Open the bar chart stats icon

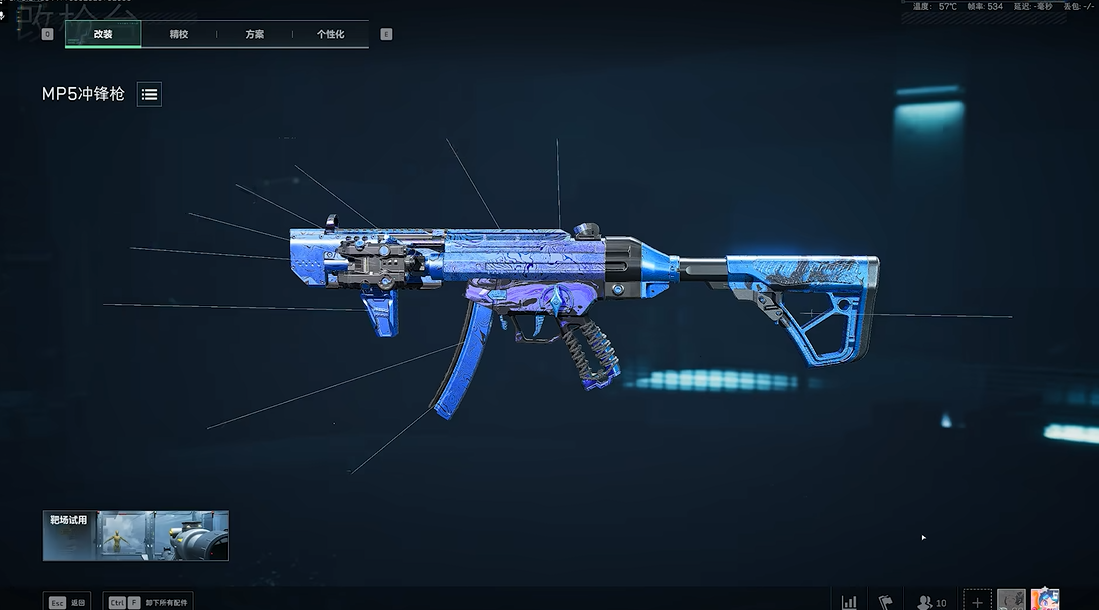pyautogui.click(x=849, y=602)
